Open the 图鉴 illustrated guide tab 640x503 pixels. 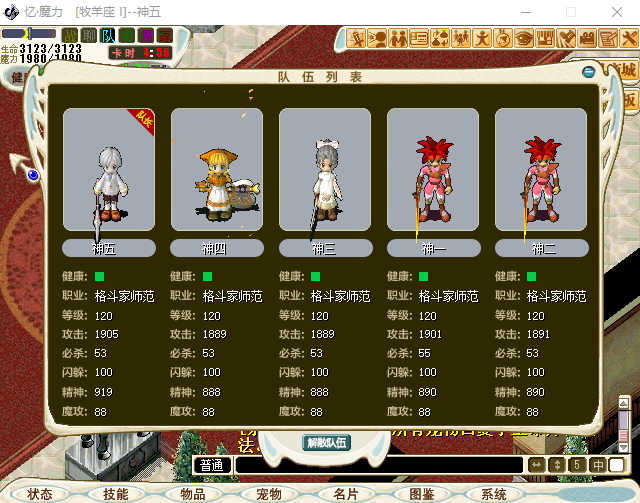422,494
